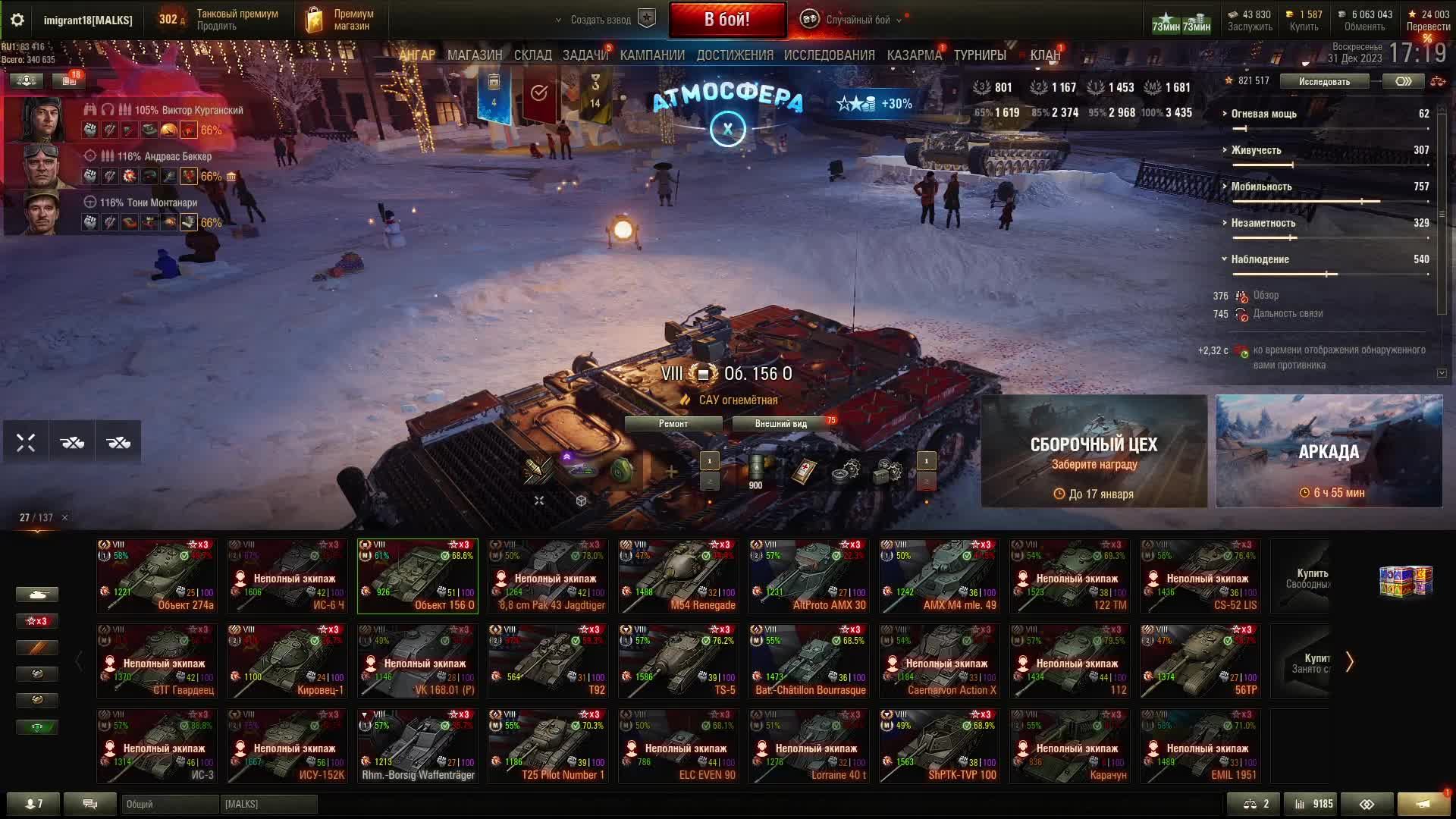Expand the Огневая мощь parameter
This screenshot has height=819, width=1456.
tap(1263, 114)
